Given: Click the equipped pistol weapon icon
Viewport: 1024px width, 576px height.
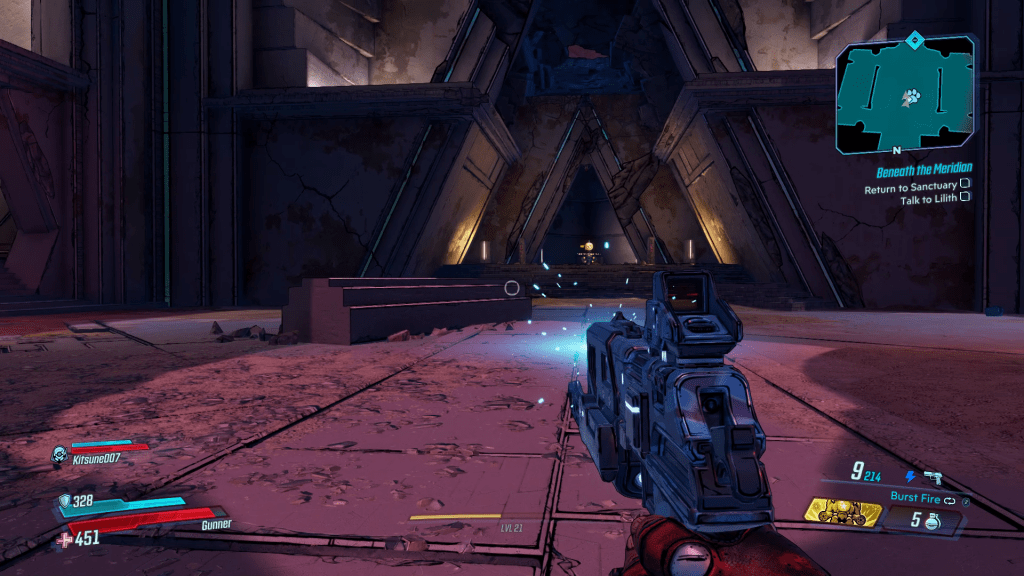Looking at the screenshot, I should tap(934, 477).
